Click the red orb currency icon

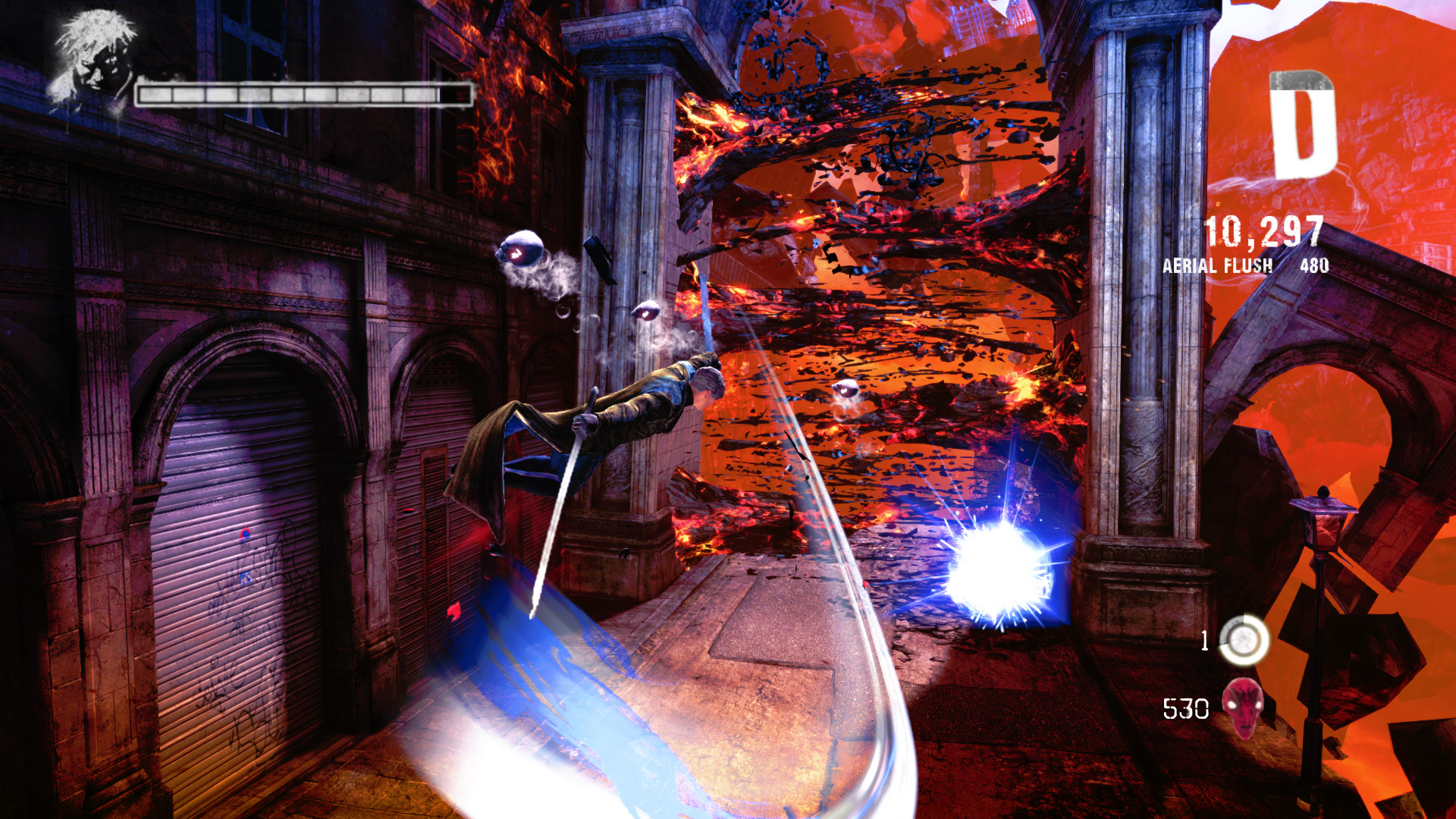1243,708
